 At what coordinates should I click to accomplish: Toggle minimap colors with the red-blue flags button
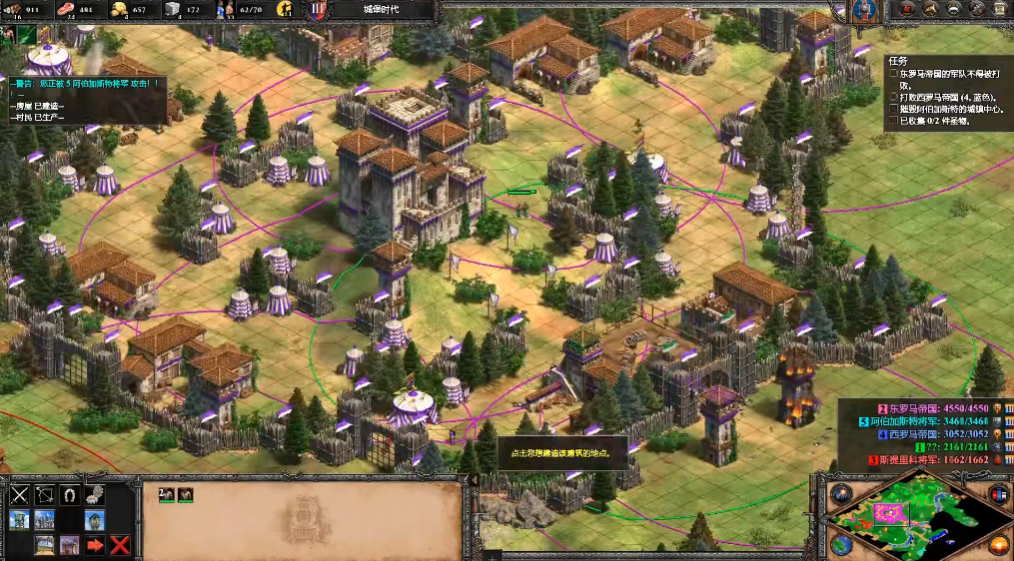(997, 494)
